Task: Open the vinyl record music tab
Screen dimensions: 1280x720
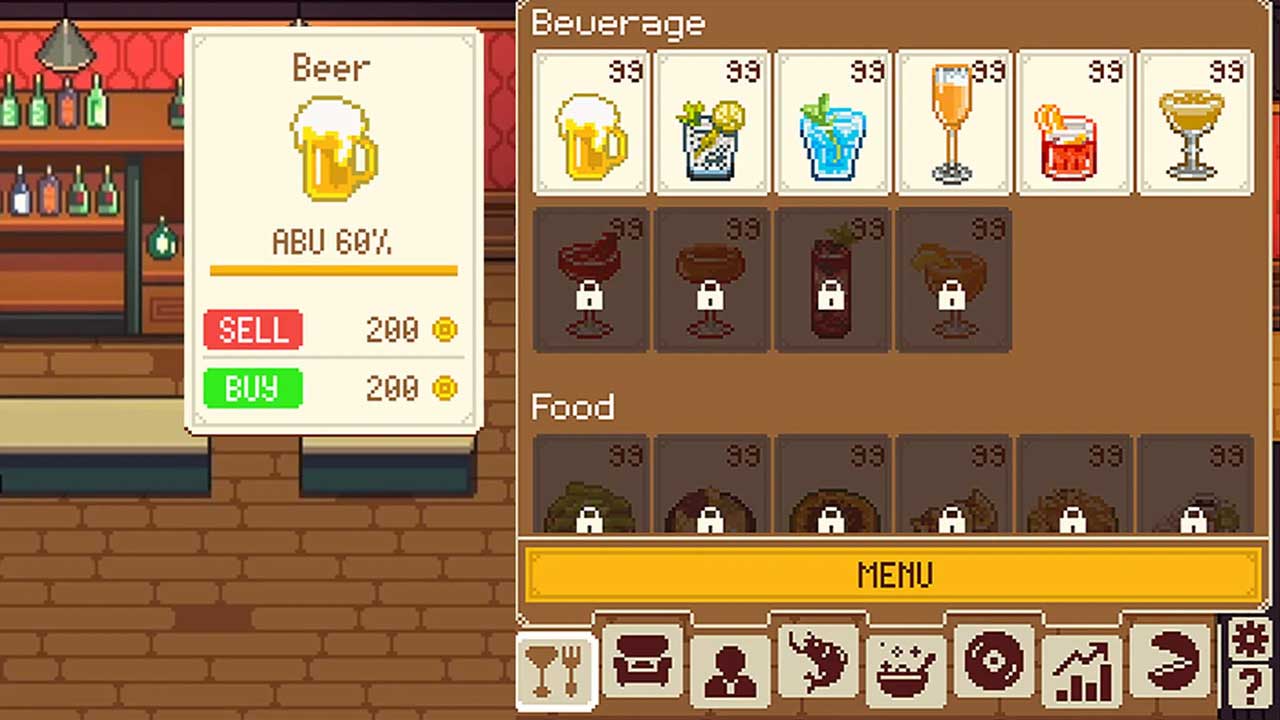Action: [x=994, y=662]
